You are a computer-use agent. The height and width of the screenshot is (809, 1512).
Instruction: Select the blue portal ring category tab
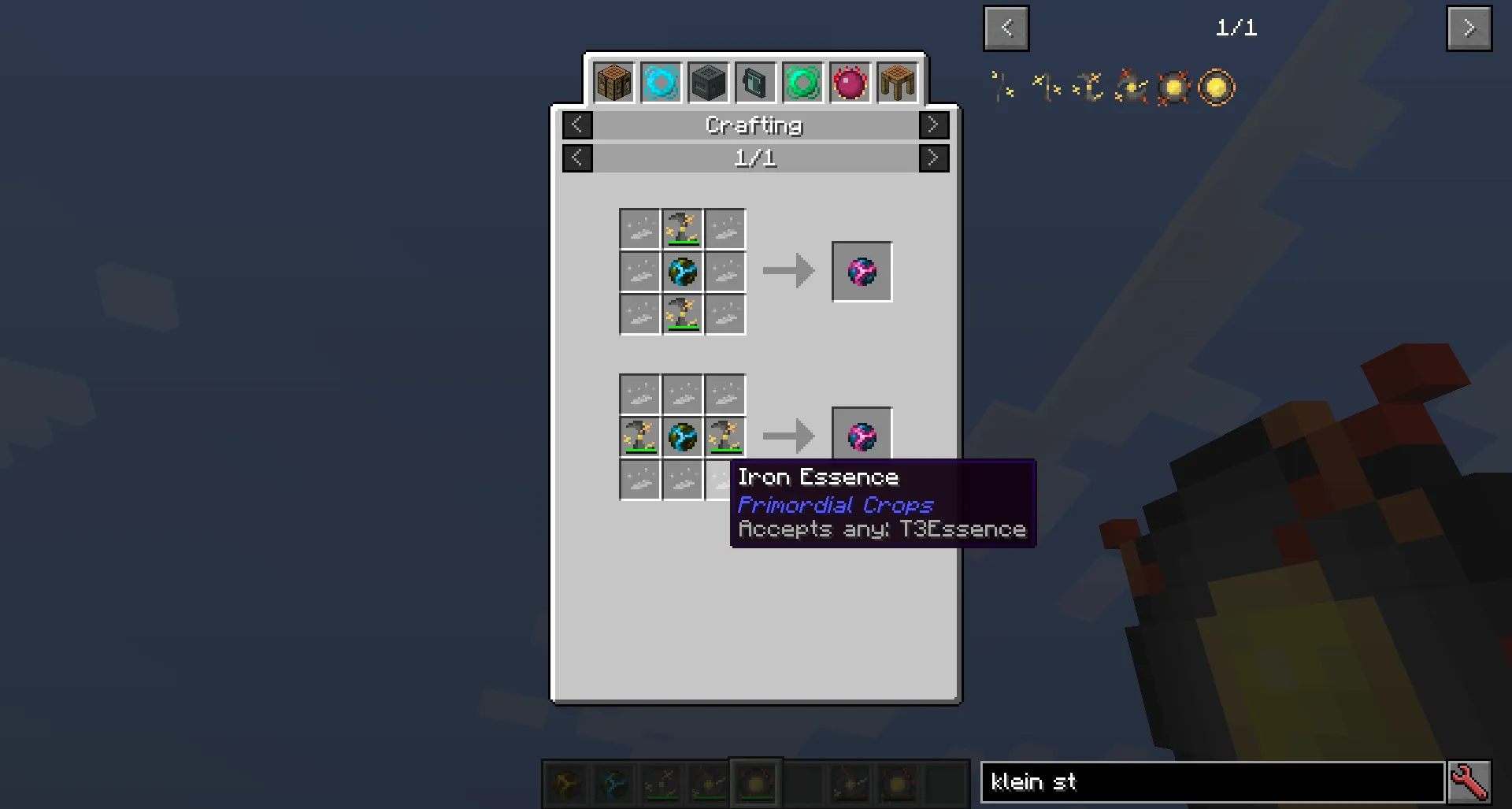pyautogui.click(x=661, y=81)
